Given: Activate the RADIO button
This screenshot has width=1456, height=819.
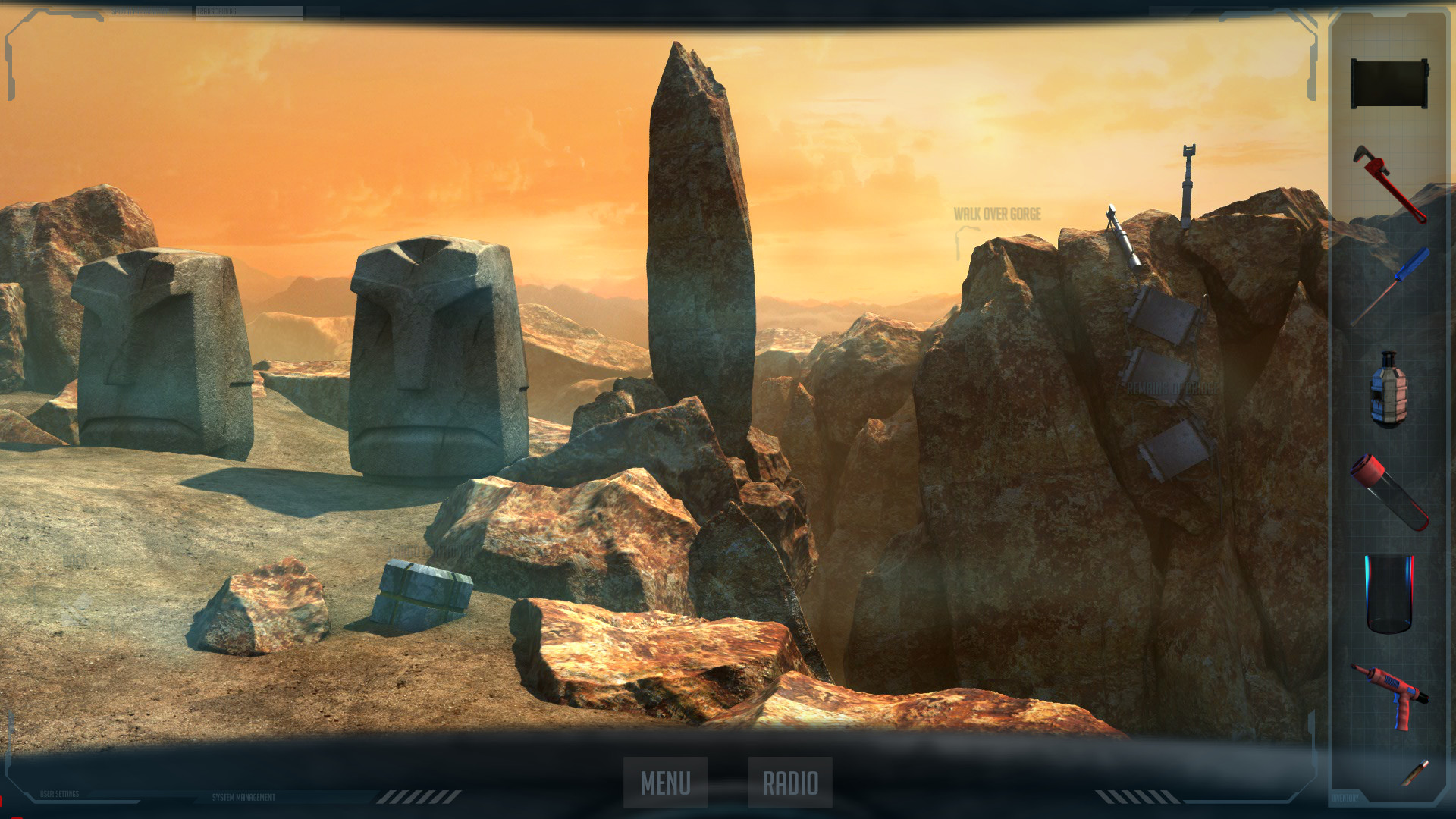Looking at the screenshot, I should click(790, 779).
